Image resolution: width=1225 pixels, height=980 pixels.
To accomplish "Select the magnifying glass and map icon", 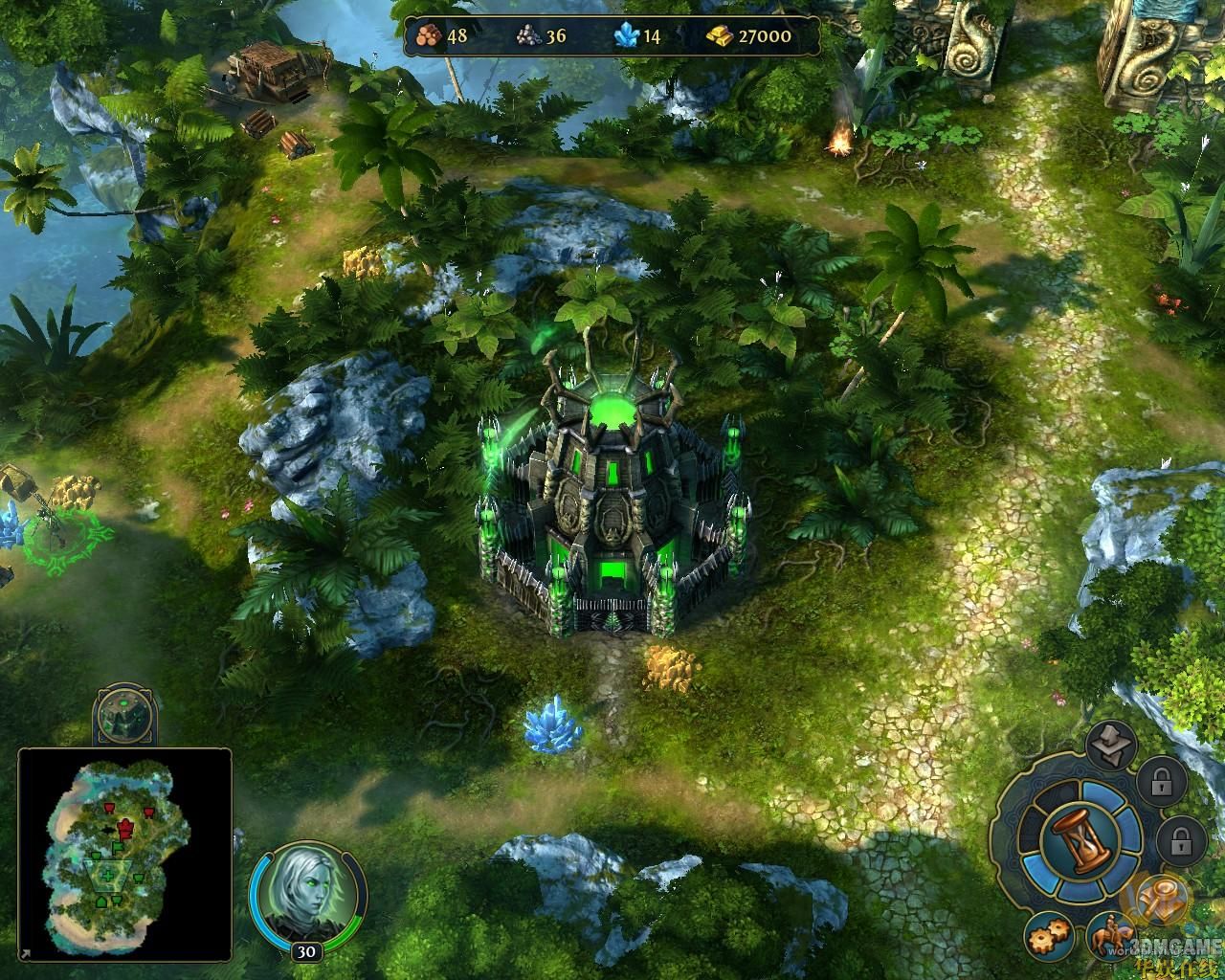I will click(1165, 898).
